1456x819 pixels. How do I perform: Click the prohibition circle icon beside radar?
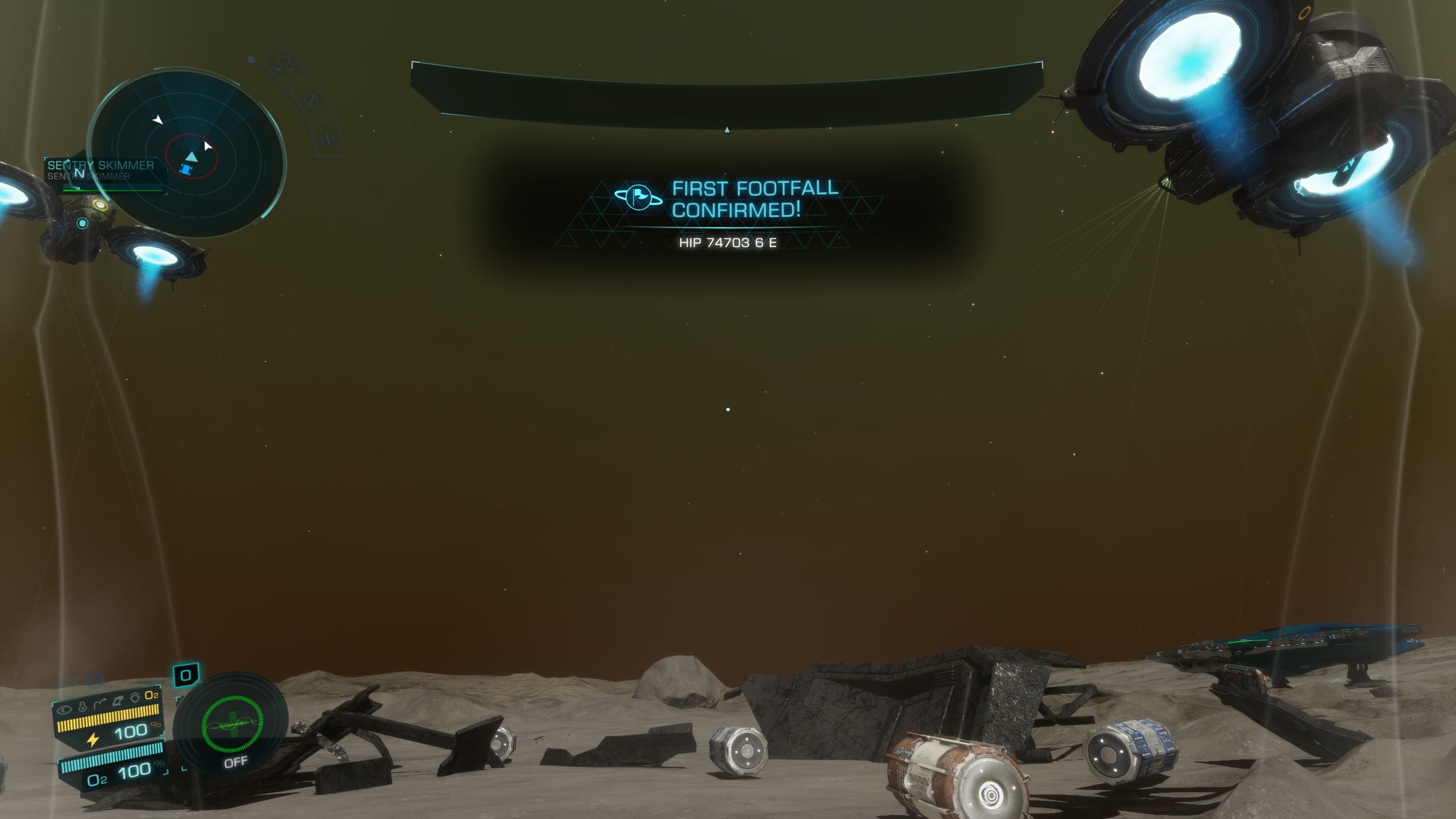(x=311, y=101)
